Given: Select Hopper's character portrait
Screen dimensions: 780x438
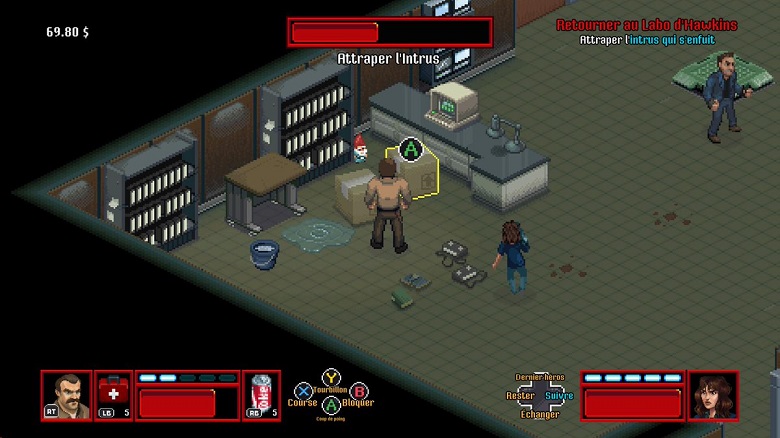Looking at the screenshot, I should point(66,395).
